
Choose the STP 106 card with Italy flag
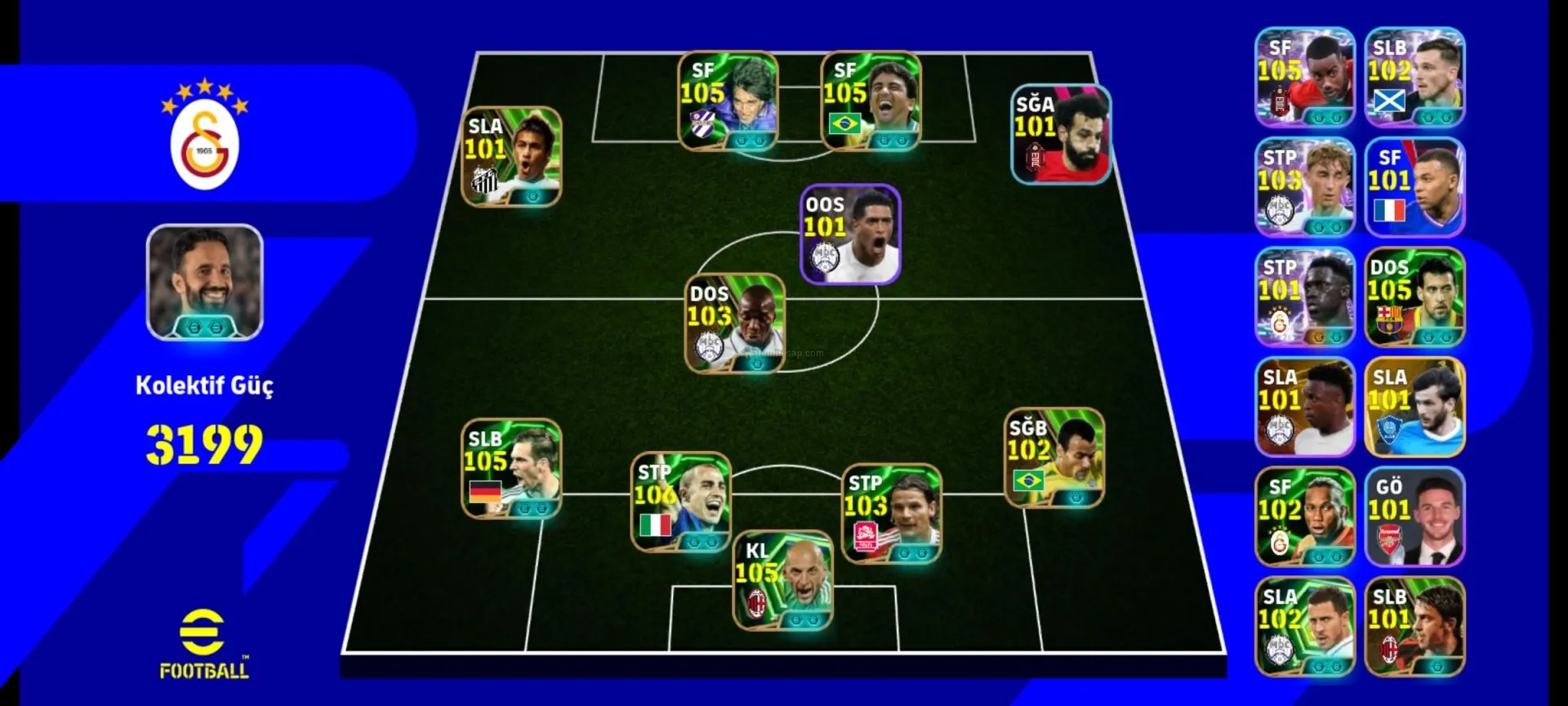pyautogui.click(x=681, y=502)
